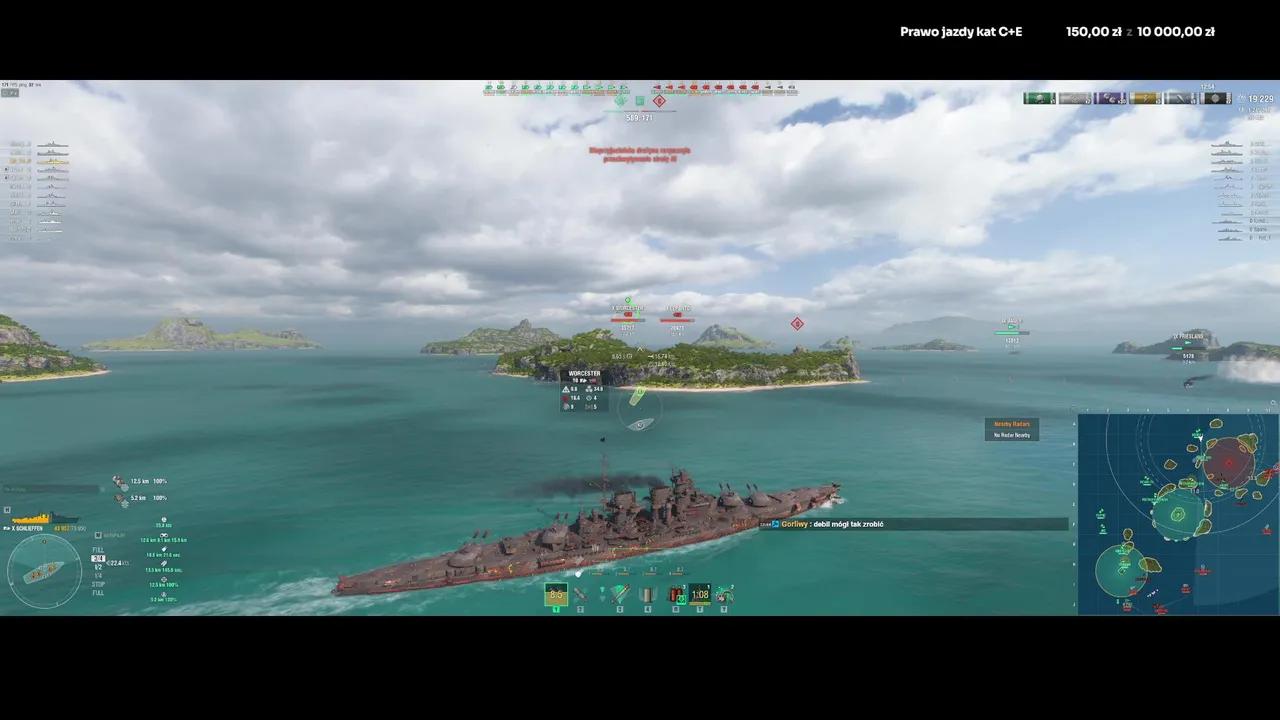
Task: Activate the last consumable in the bar
Action: (723, 595)
